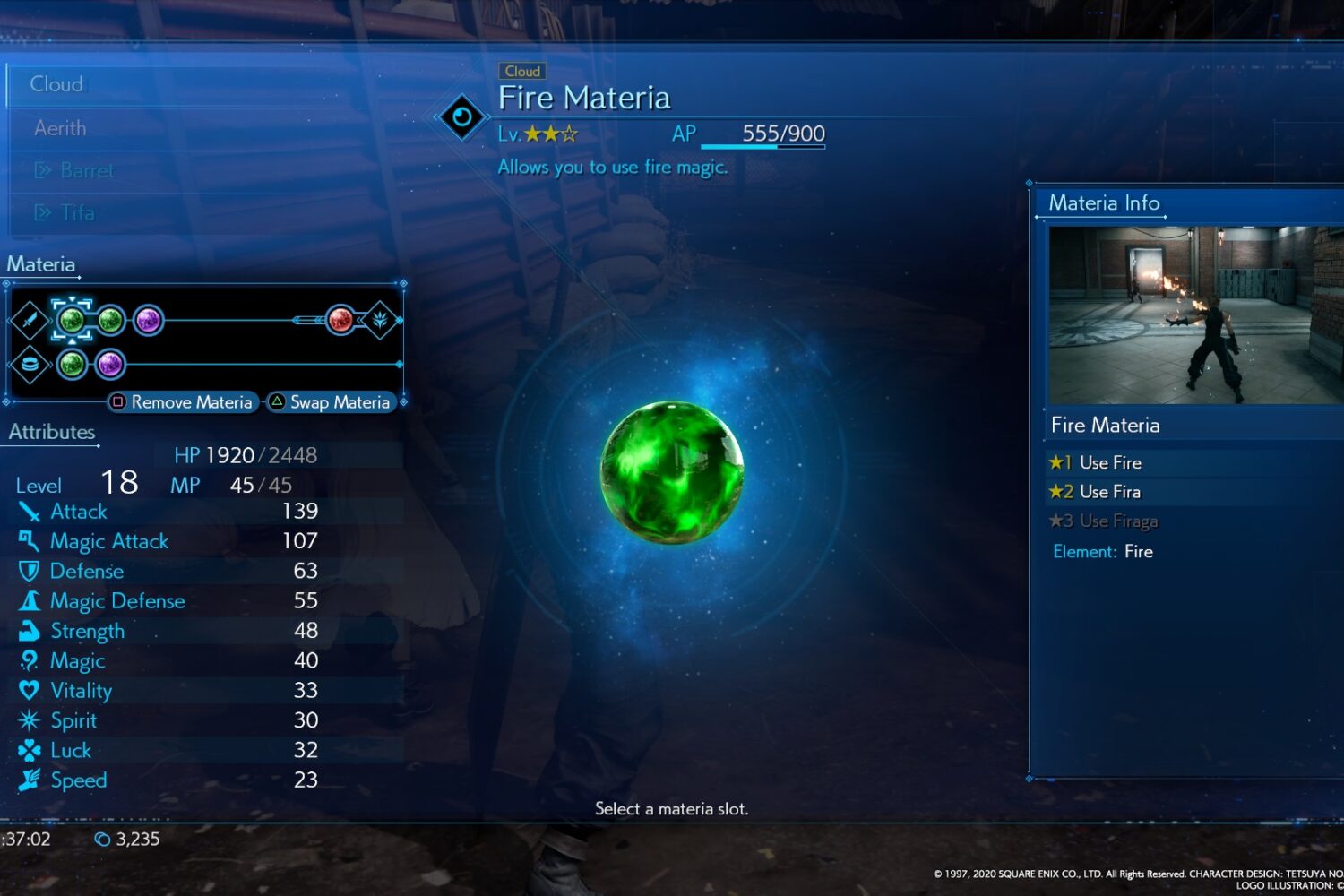Pick the purple materia in armor row
This screenshot has width=1344, height=896.
tap(109, 364)
